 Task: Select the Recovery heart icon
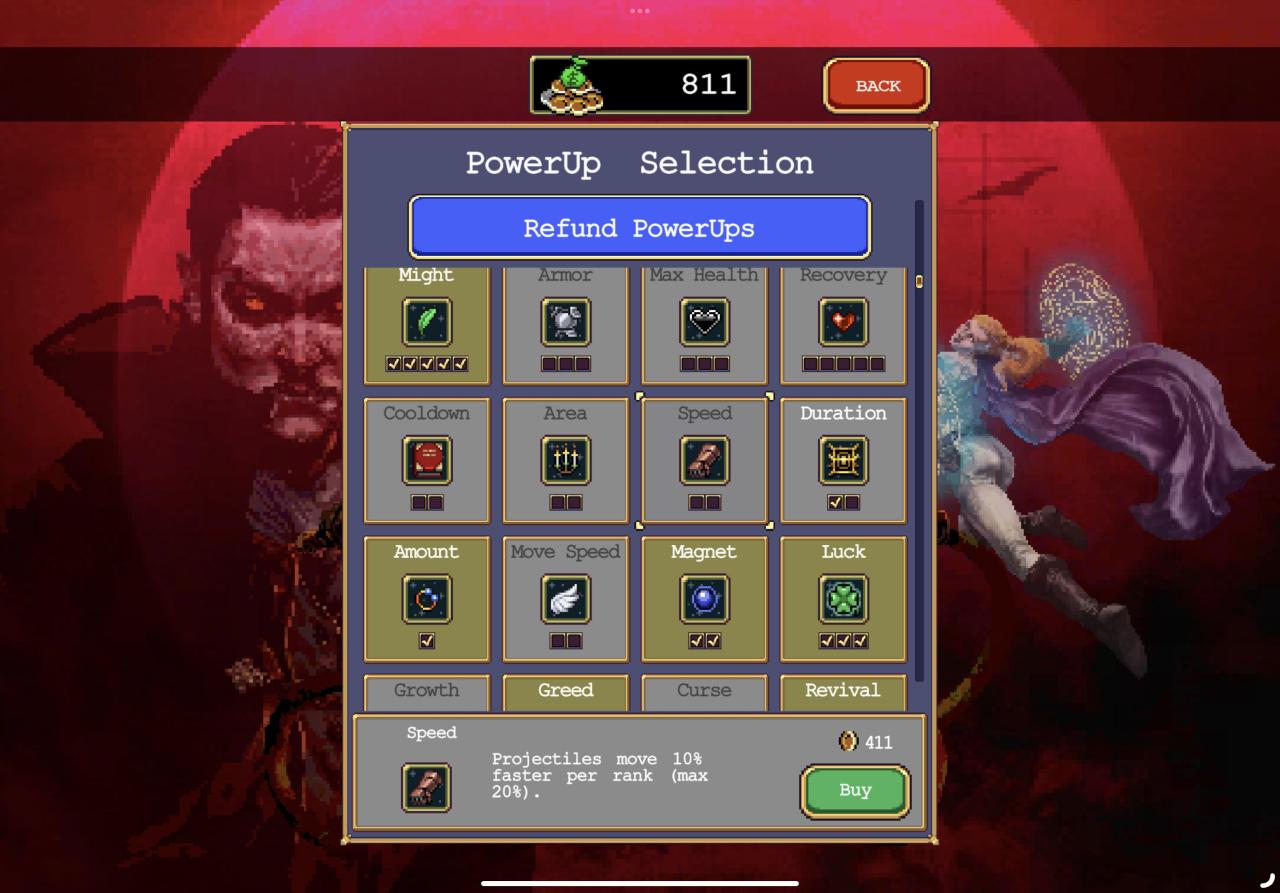(x=843, y=323)
